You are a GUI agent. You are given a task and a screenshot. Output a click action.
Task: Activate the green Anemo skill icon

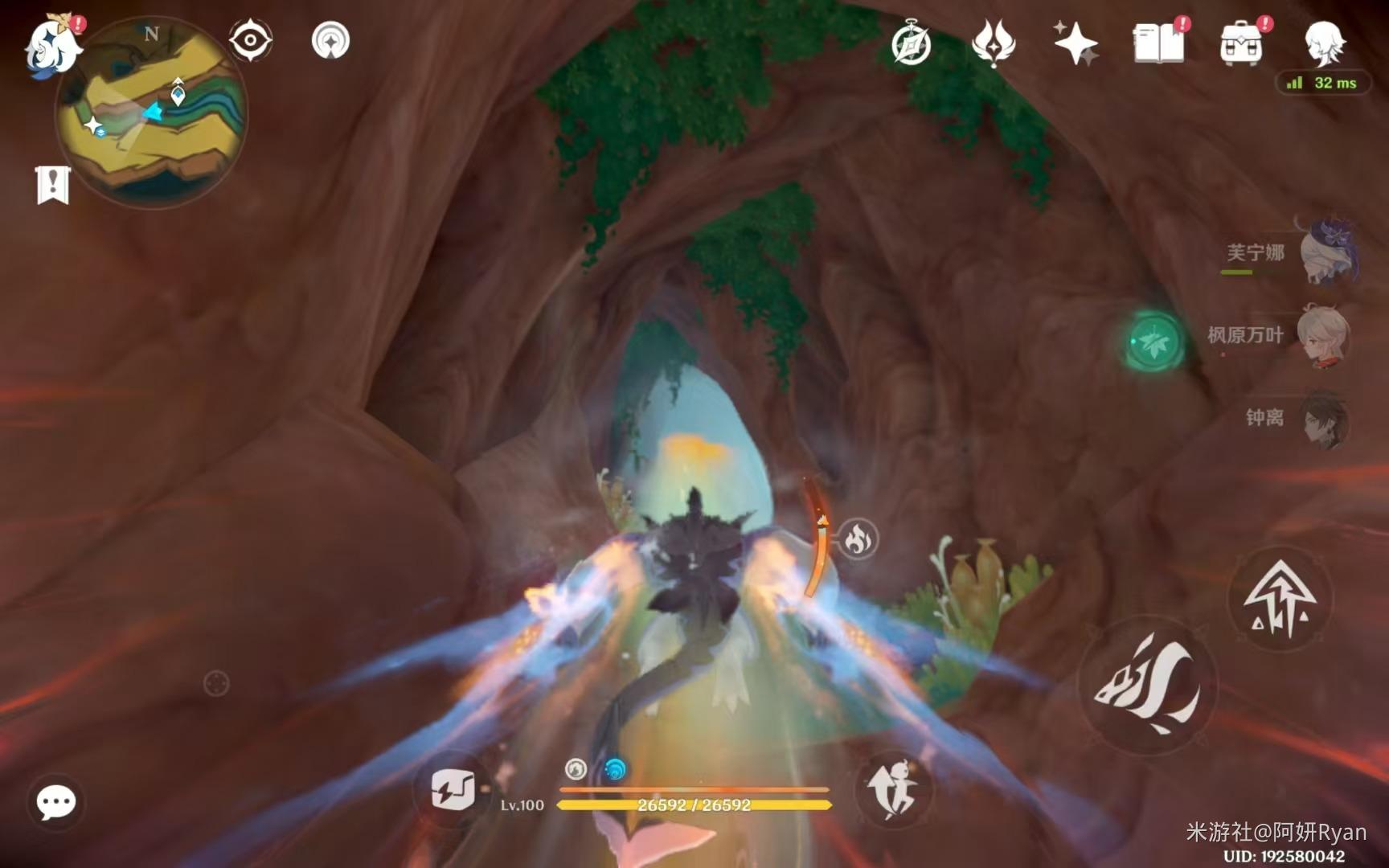1154,342
